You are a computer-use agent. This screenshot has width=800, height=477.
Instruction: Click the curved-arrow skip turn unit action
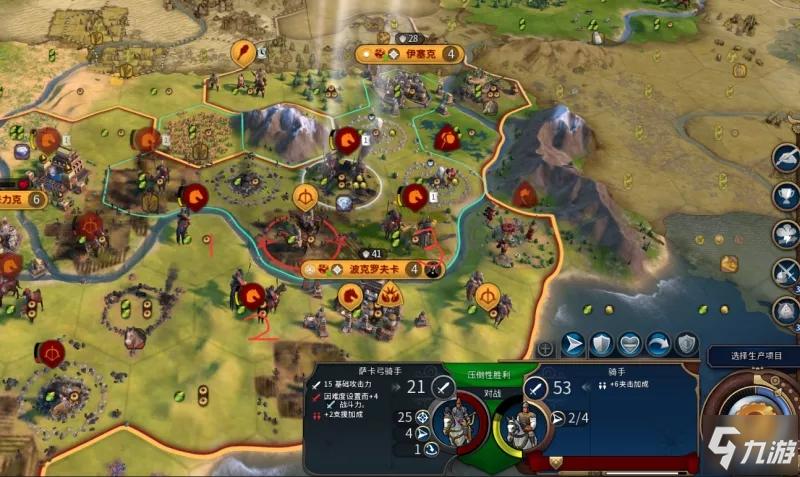(657, 345)
